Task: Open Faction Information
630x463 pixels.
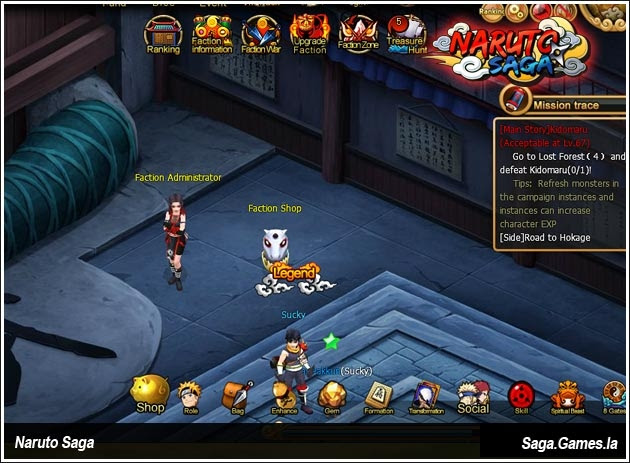Action: (x=211, y=31)
